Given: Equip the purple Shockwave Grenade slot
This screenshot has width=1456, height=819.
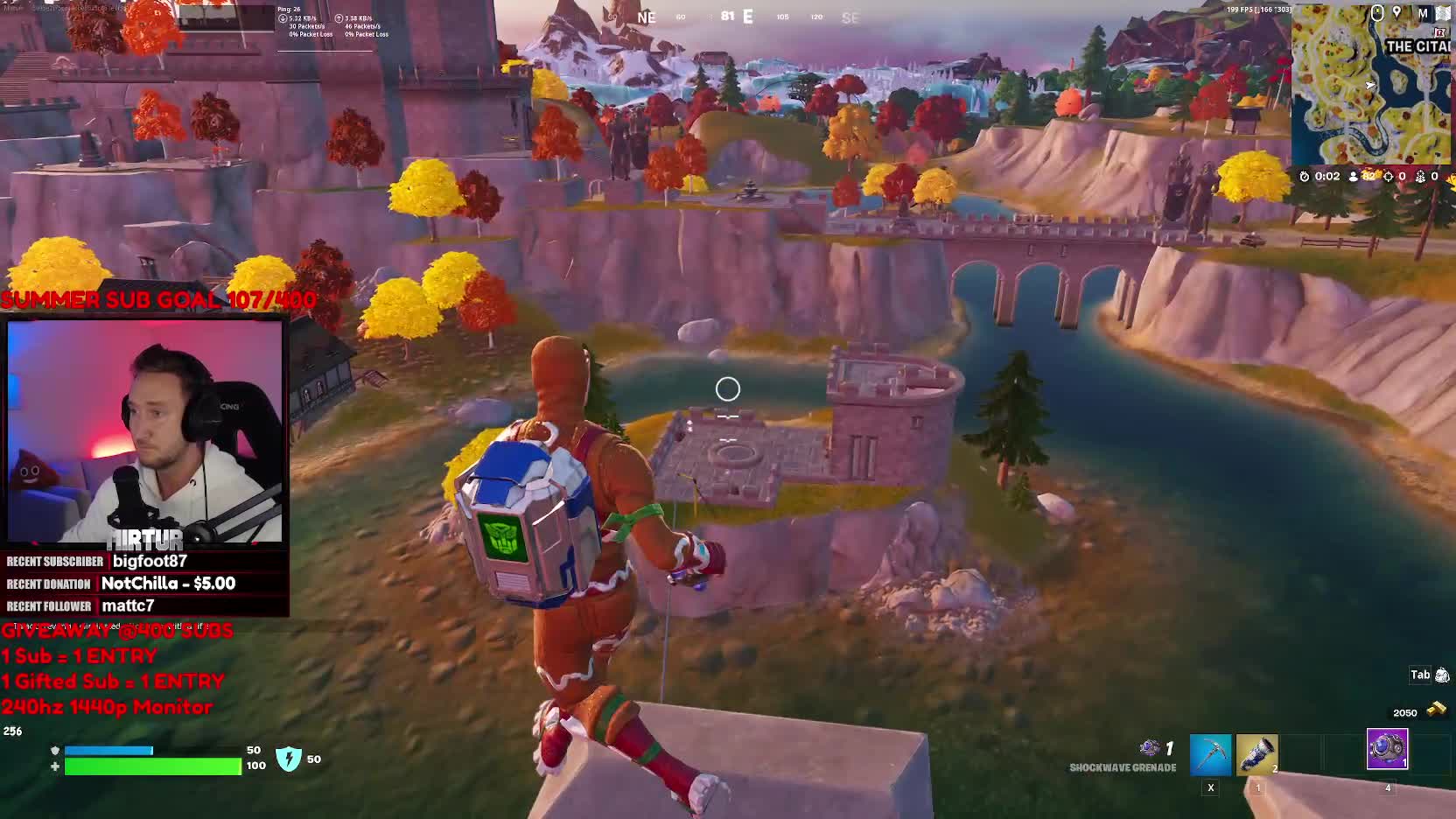Looking at the screenshot, I should coord(1387,750).
